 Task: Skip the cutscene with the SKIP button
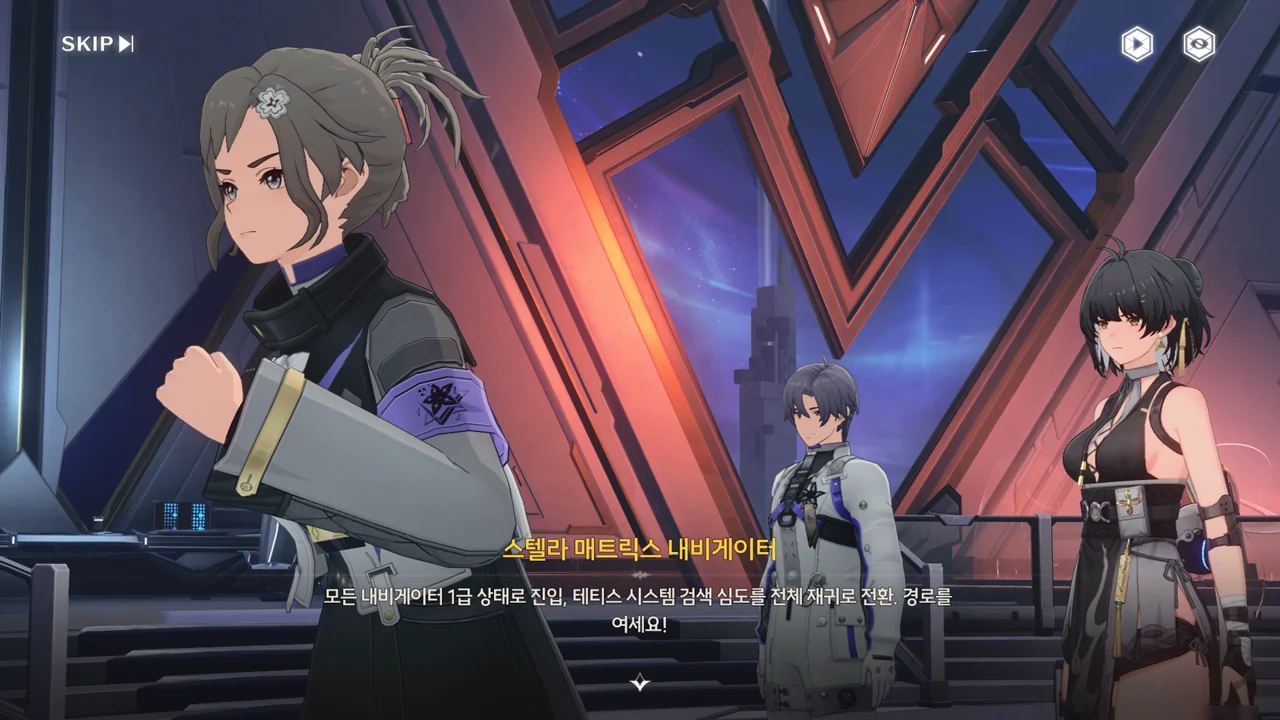pos(97,44)
